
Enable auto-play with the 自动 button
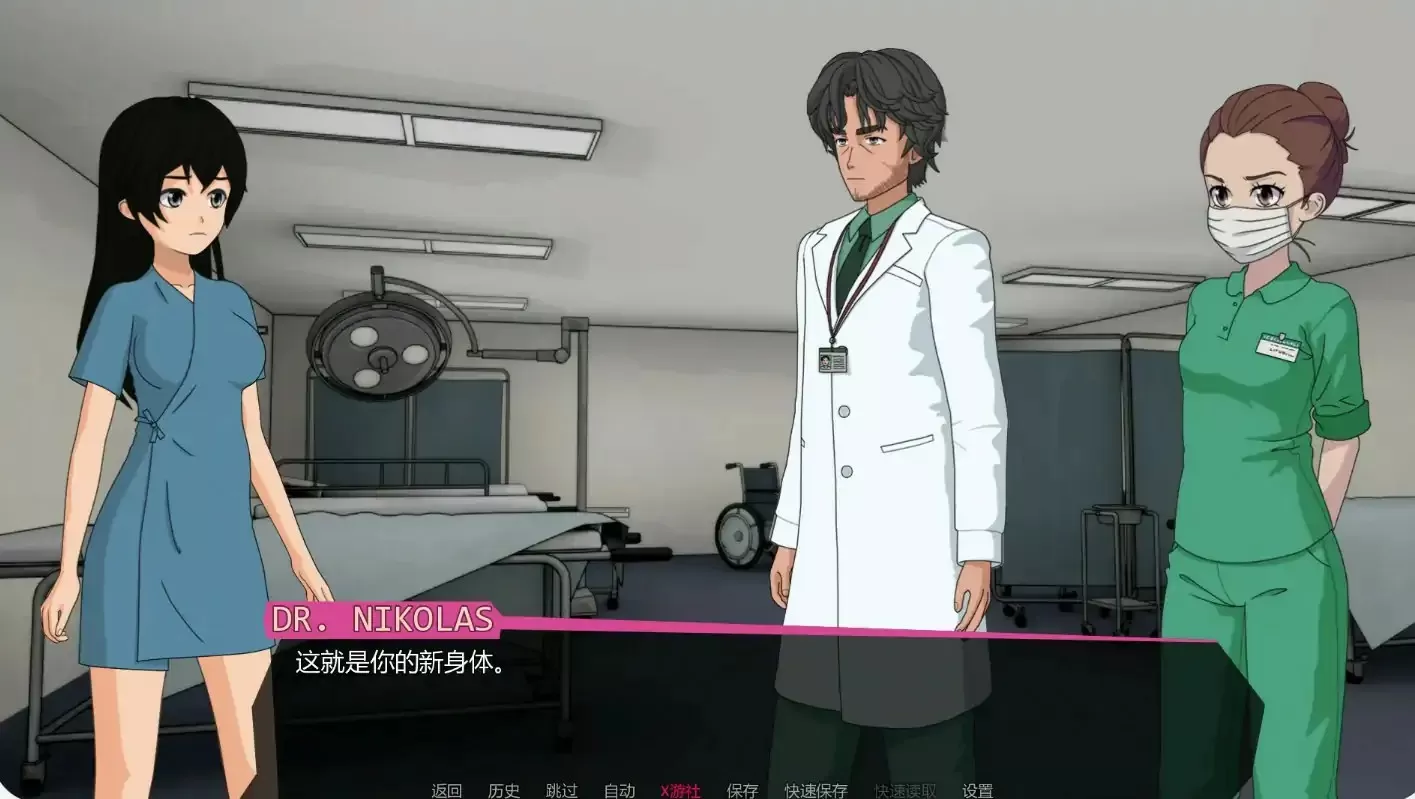tap(620, 789)
